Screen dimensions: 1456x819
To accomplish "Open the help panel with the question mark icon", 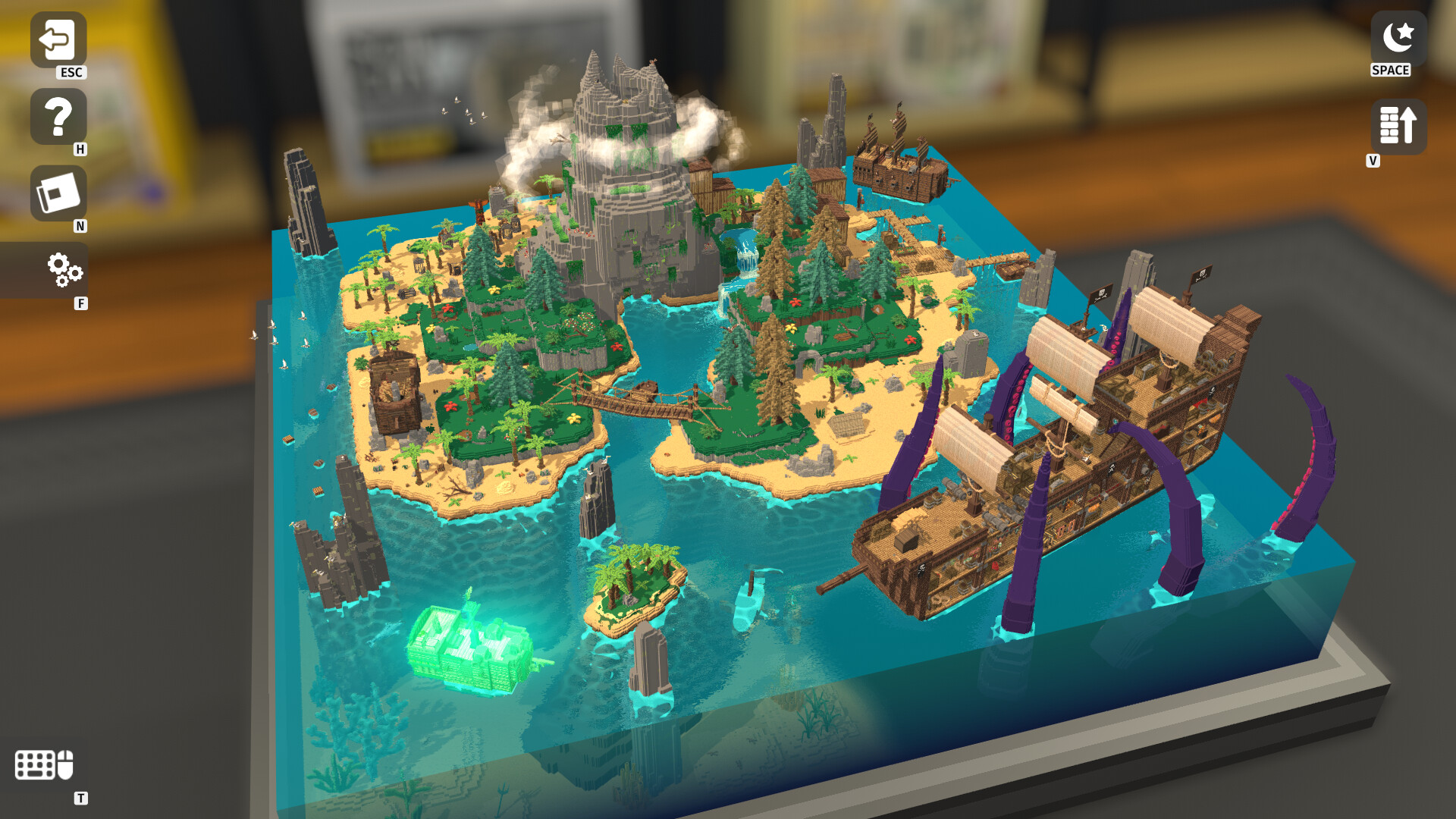I will point(58,118).
